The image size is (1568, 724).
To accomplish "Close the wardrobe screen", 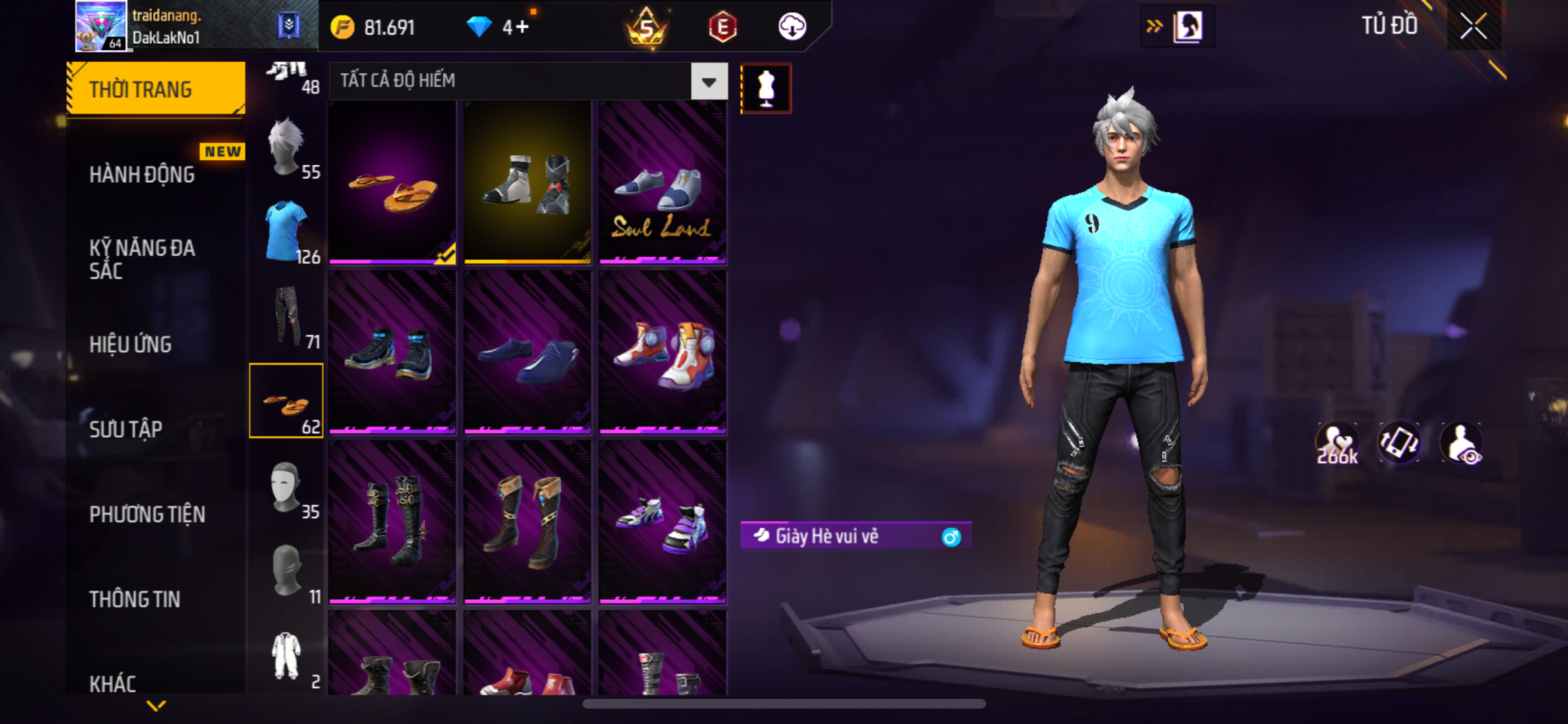I will 1473,26.
